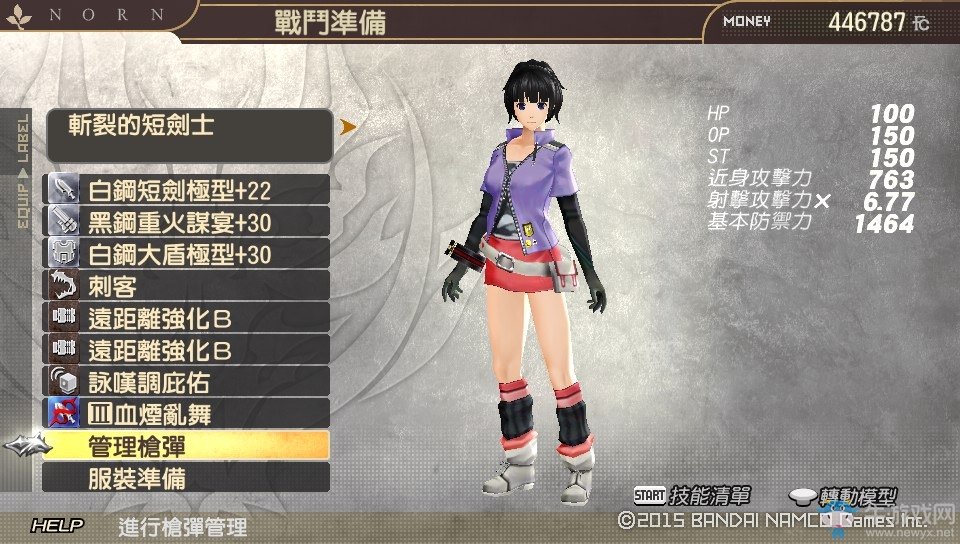960x544 pixels.
Task: Open the 詠嘆調庇佑 equipment entry
Action: 187,381
